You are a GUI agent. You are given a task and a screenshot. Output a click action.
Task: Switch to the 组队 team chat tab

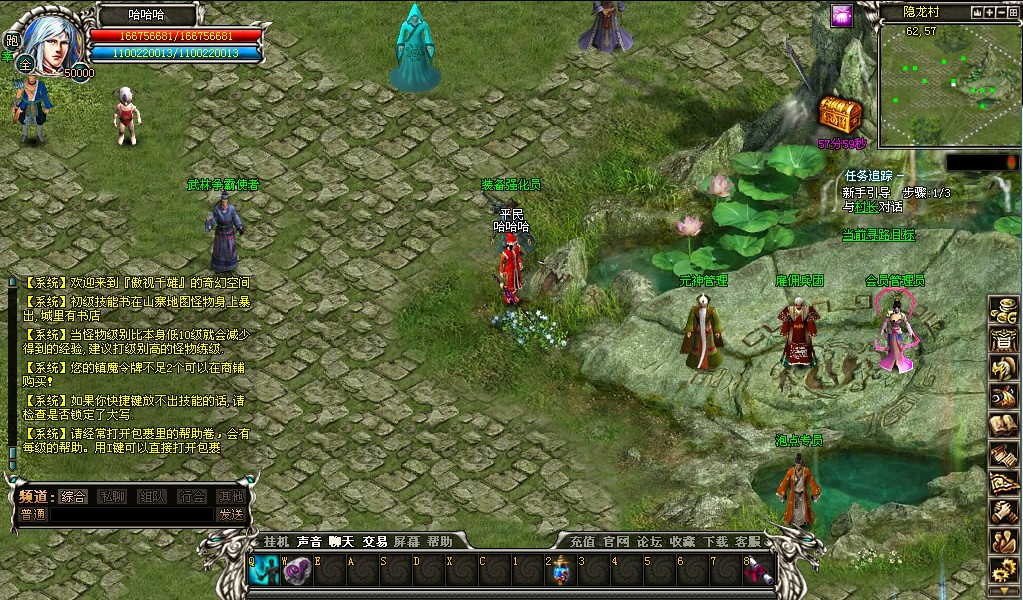point(153,496)
